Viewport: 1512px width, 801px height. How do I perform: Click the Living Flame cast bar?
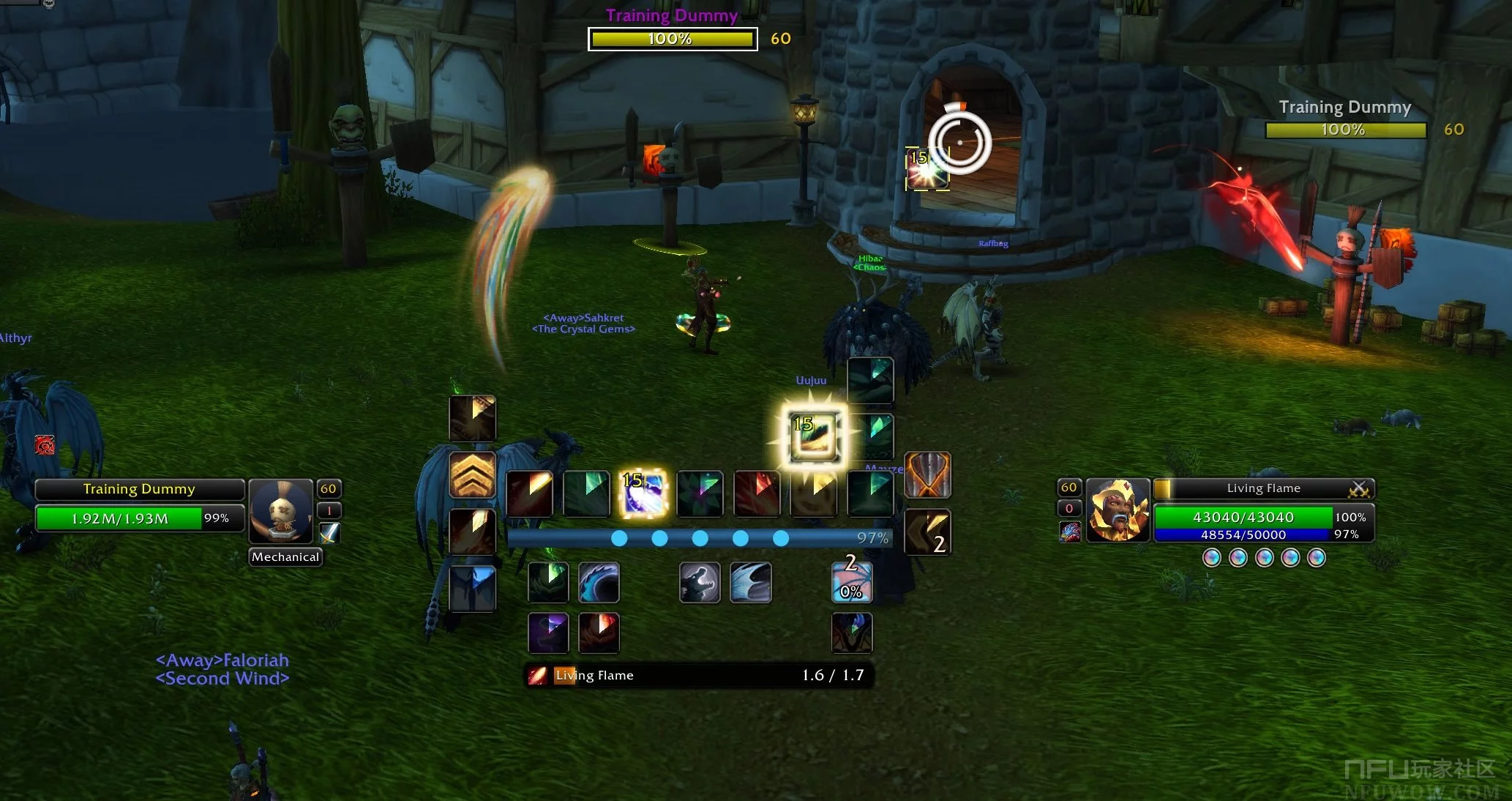pos(699,675)
